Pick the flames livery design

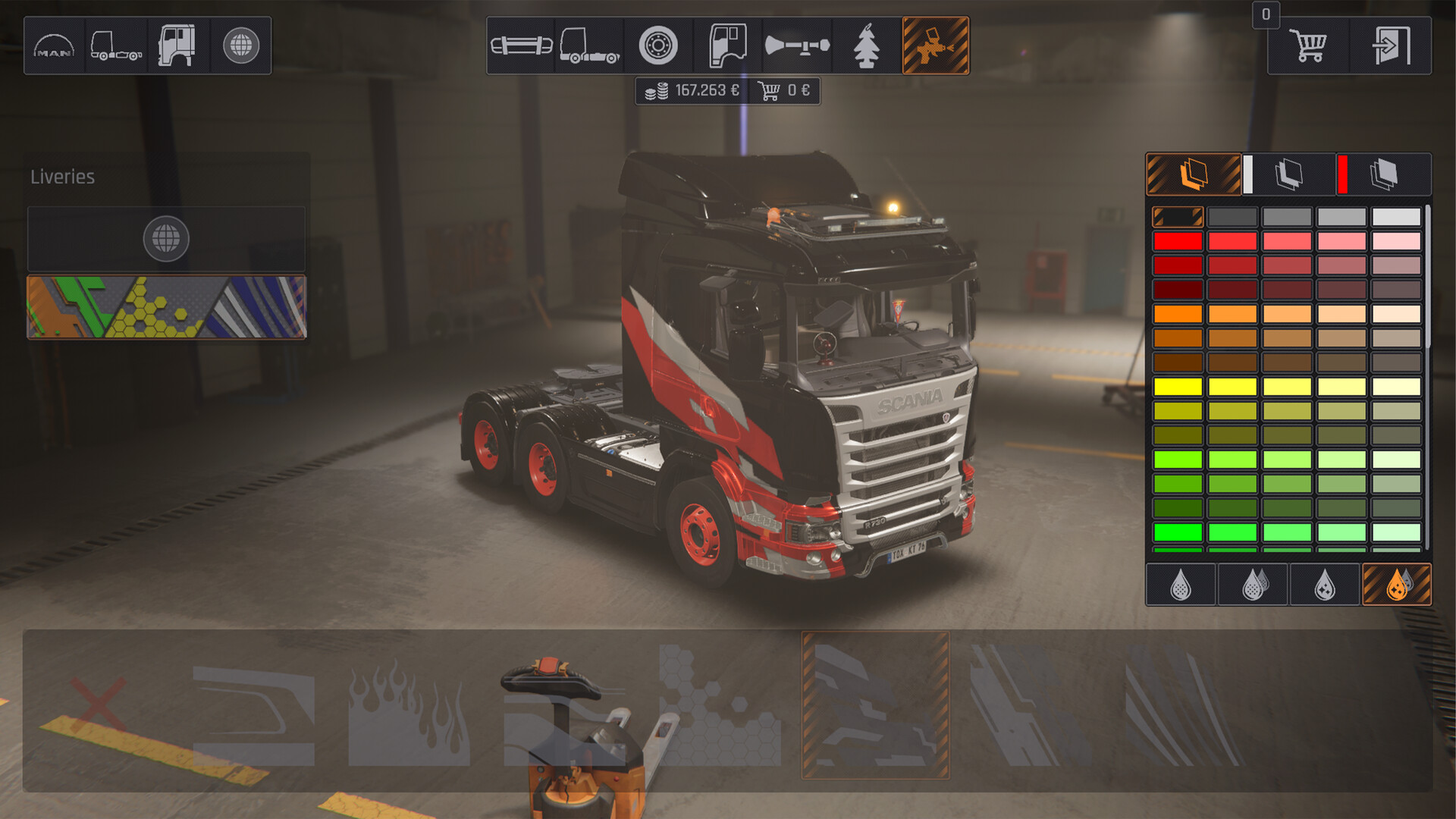coord(409,713)
